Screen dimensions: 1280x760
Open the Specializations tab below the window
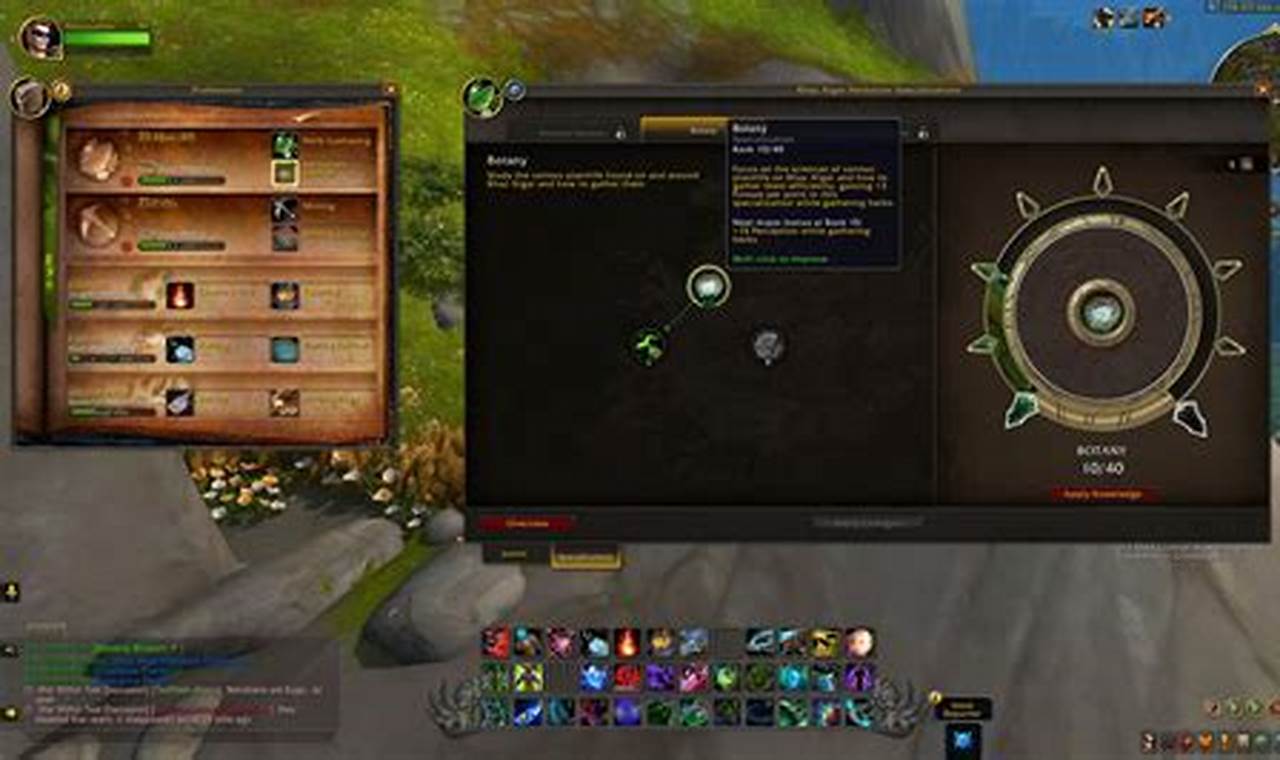[x=585, y=558]
